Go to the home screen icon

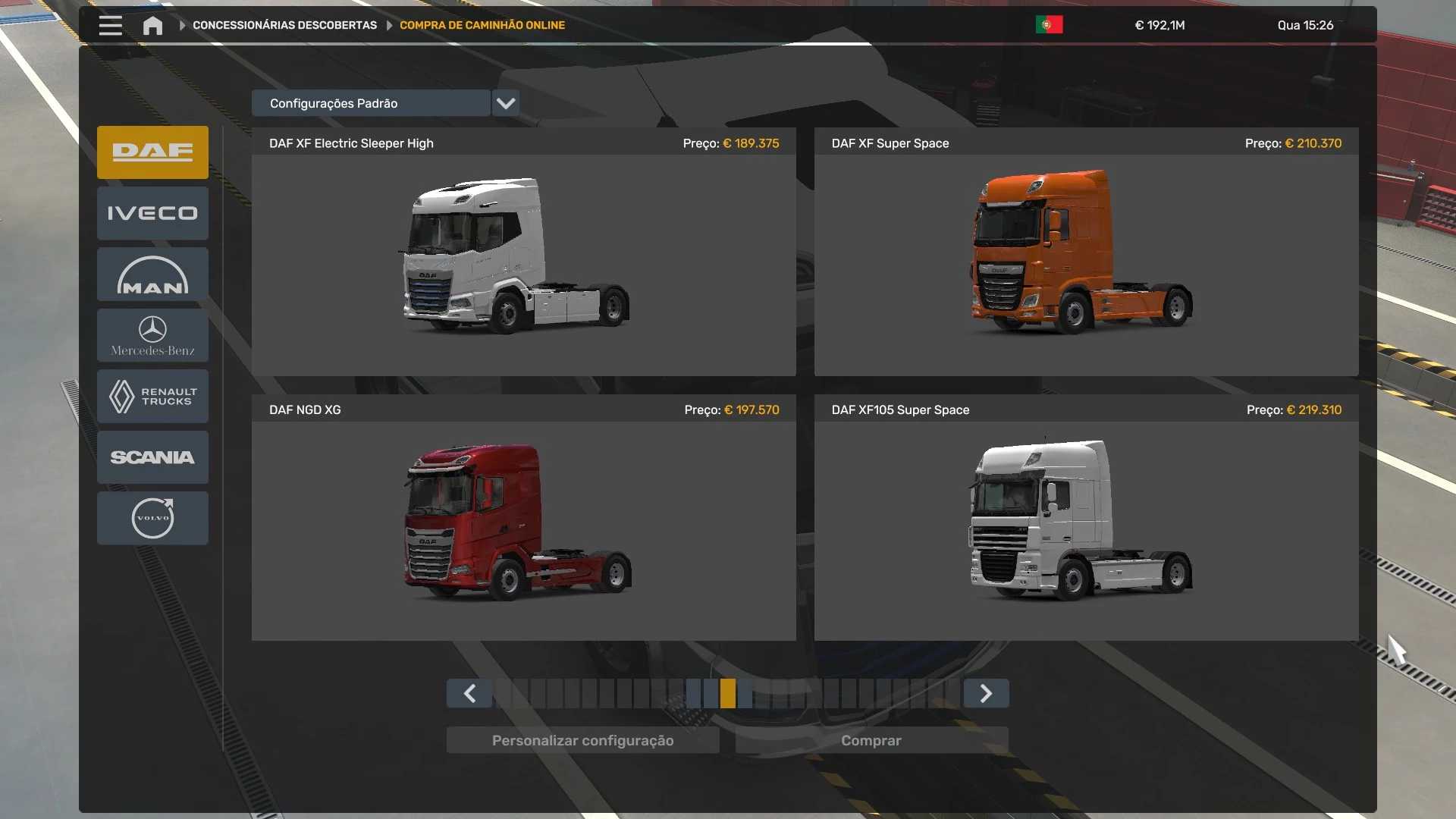[152, 26]
